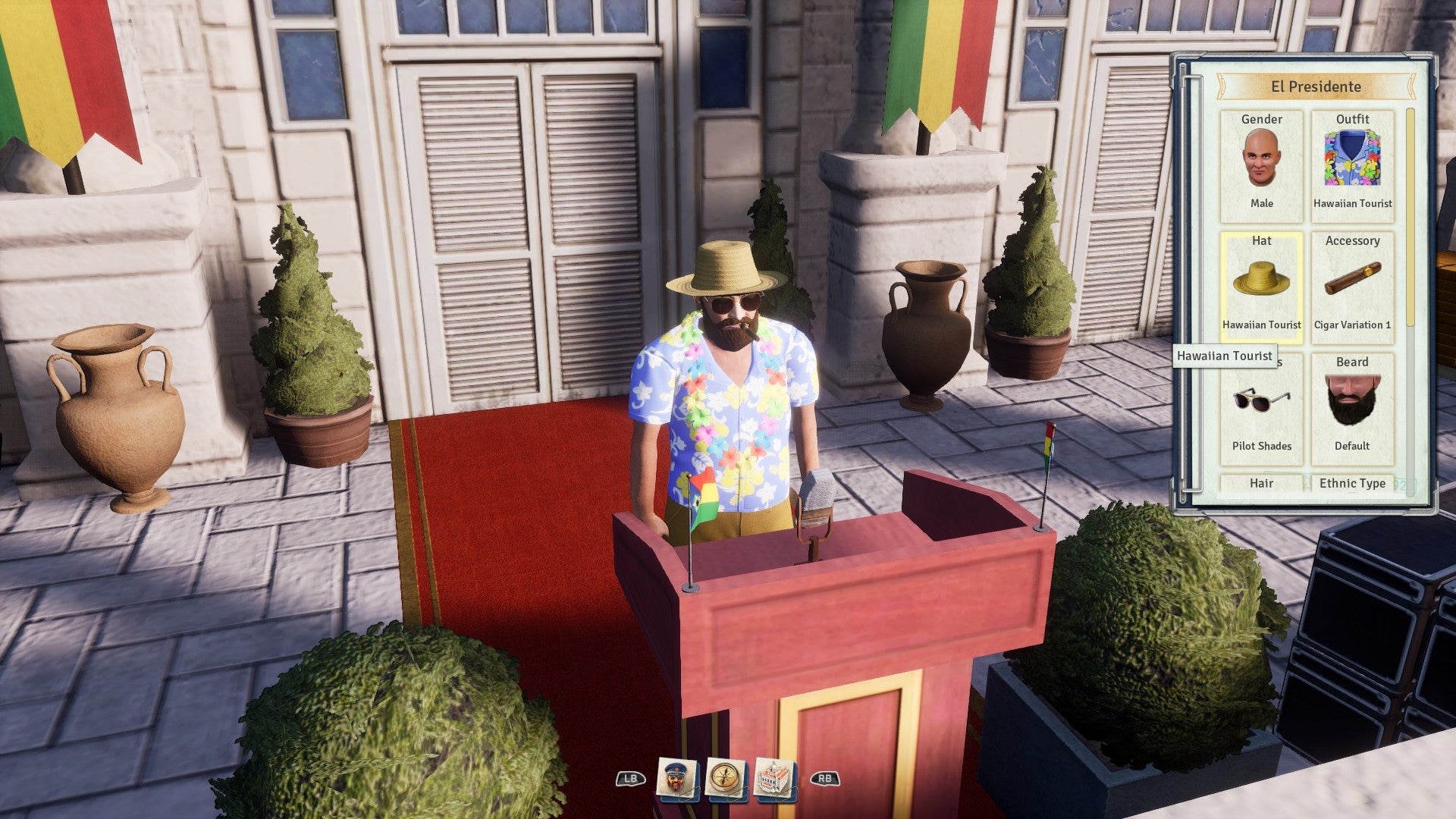Select the Outfit card labeled Hawaiian Tourist
This screenshot has height=819, width=1456.
(x=1353, y=163)
